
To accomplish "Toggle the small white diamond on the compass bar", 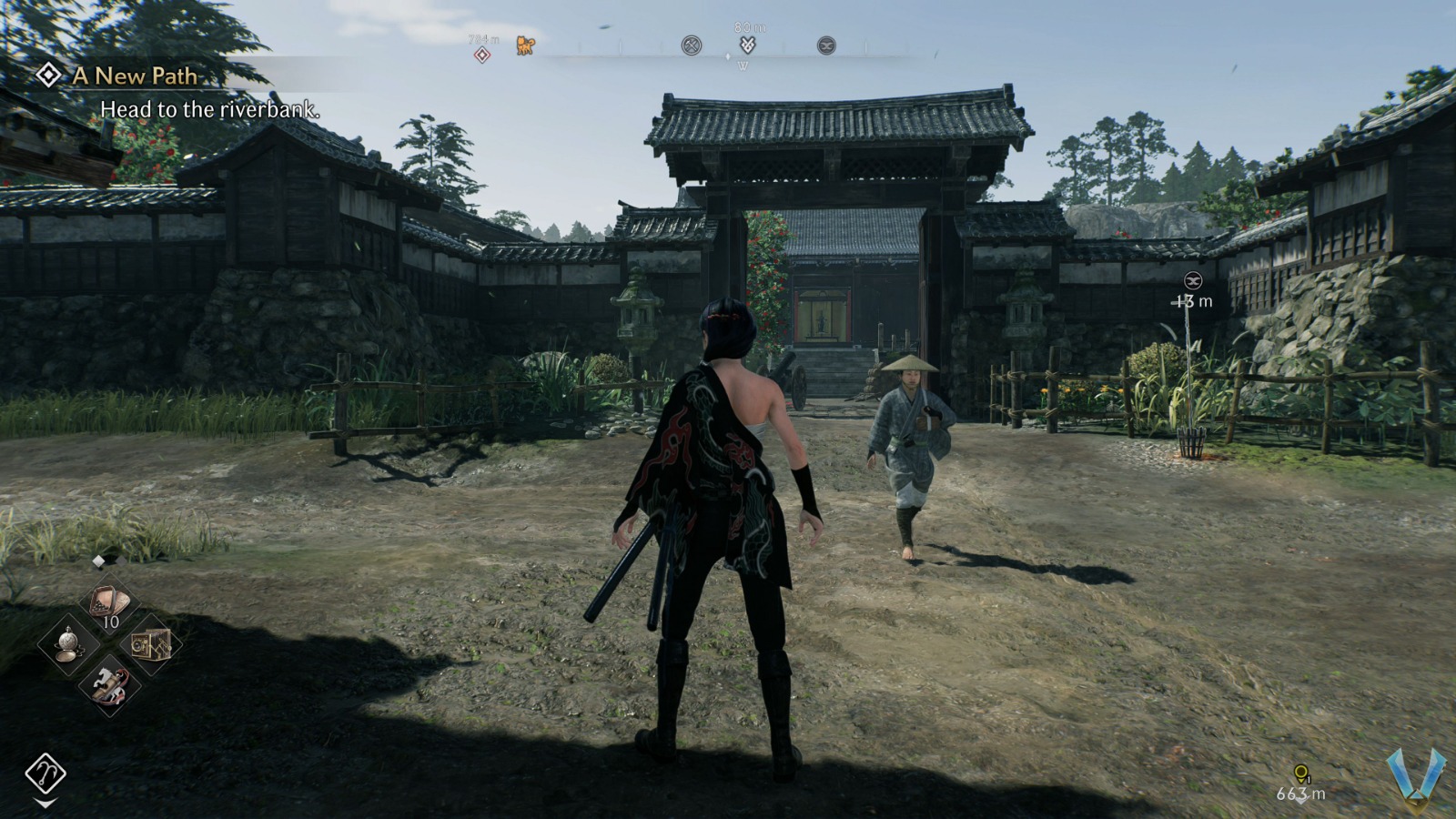I will tap(727, 56).
